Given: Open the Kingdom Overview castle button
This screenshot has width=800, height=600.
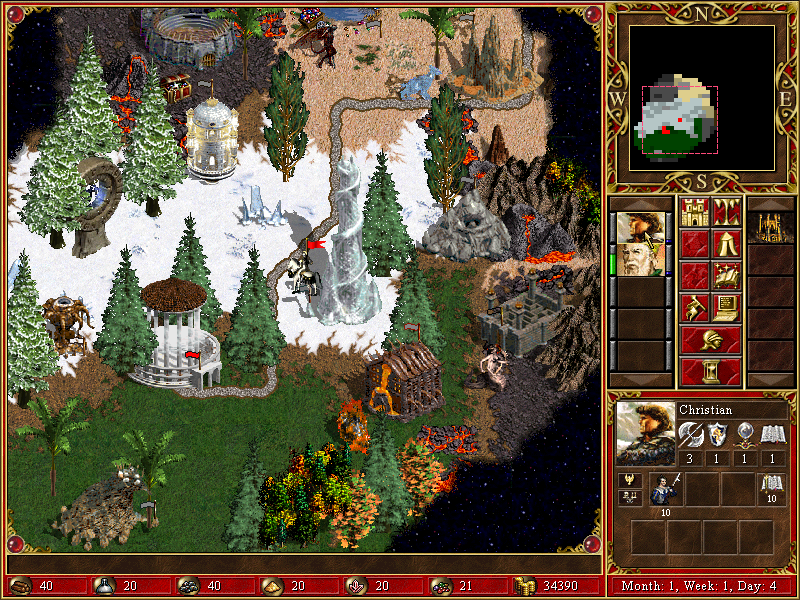Looking at the screenshot, I should [x=694, y=212].
